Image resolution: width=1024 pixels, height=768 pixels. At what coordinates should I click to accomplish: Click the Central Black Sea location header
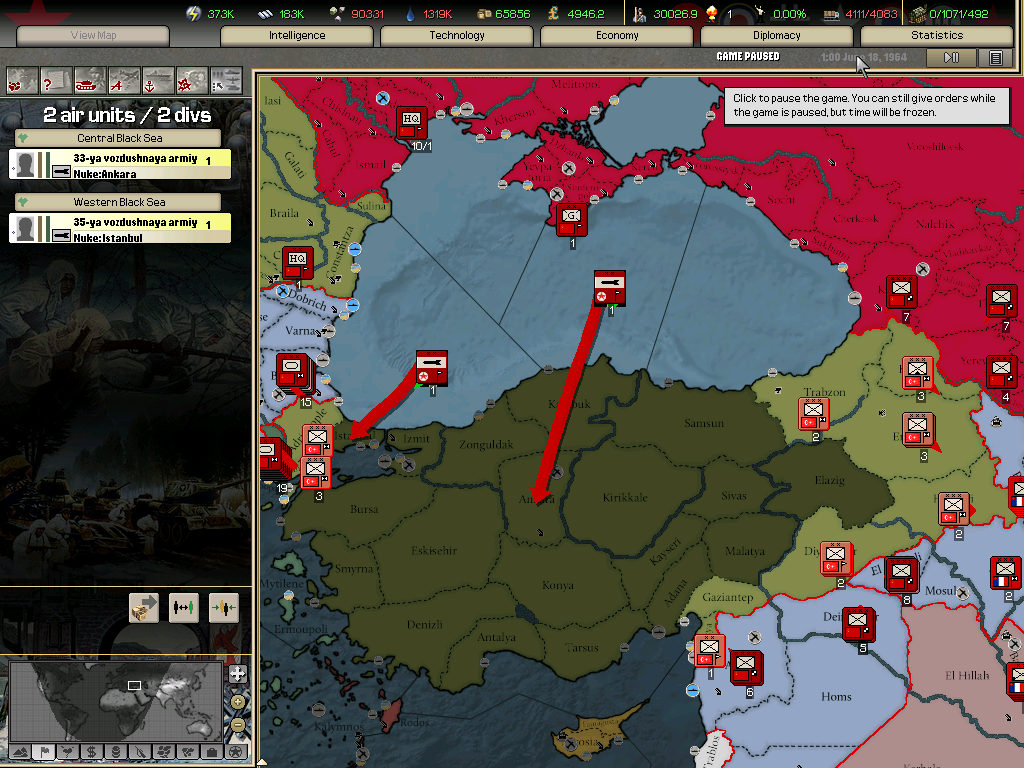120,138
